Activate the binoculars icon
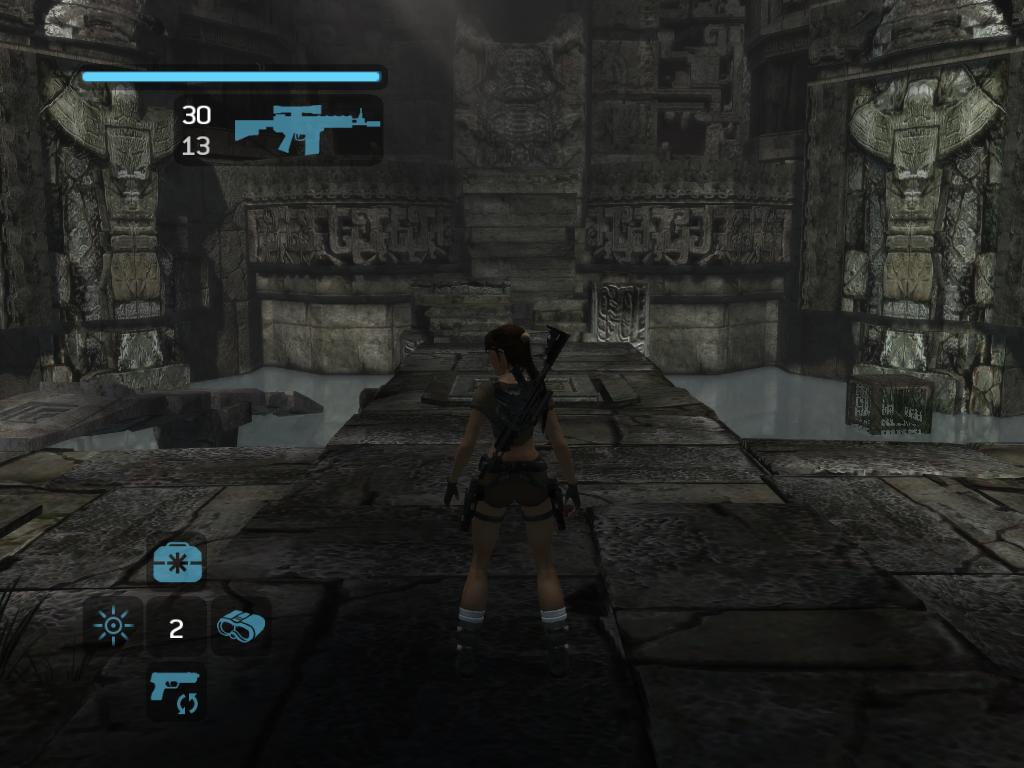This screenshot has height=768, width=1024. 240,627
